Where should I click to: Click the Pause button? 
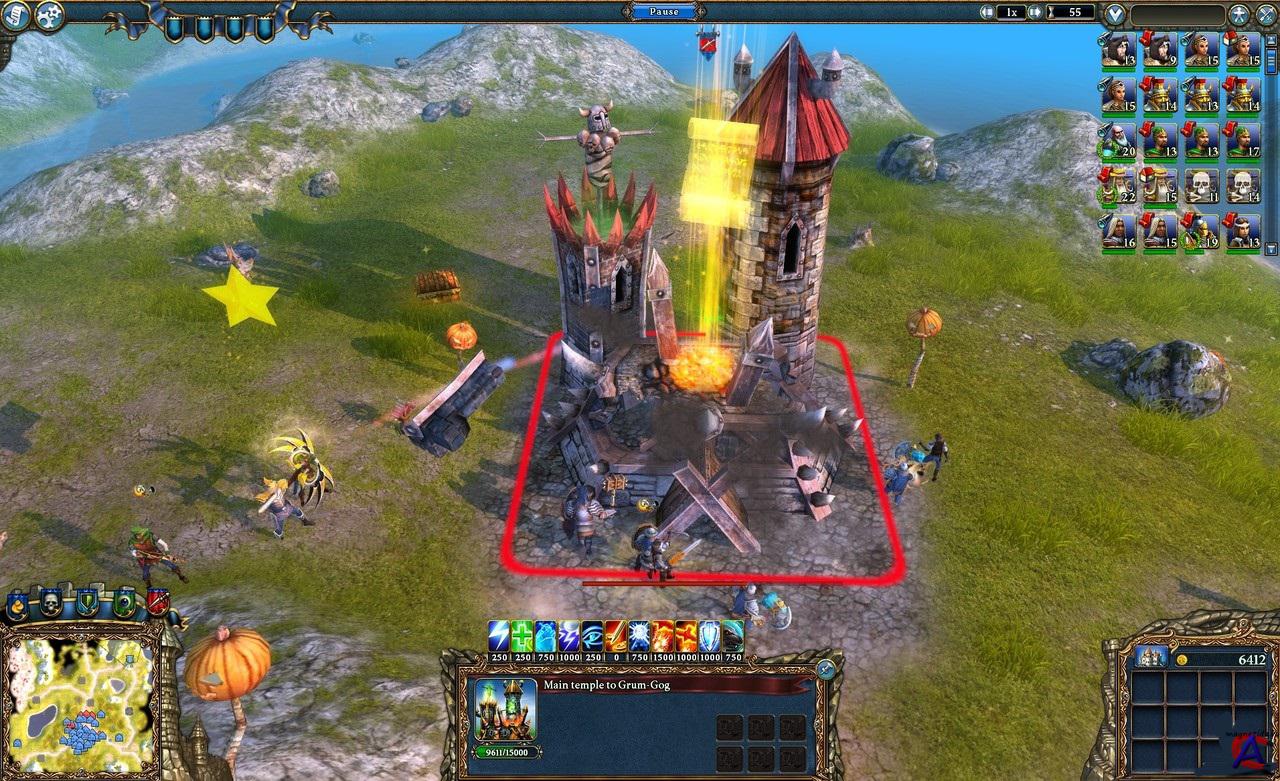tap(662, 12)
